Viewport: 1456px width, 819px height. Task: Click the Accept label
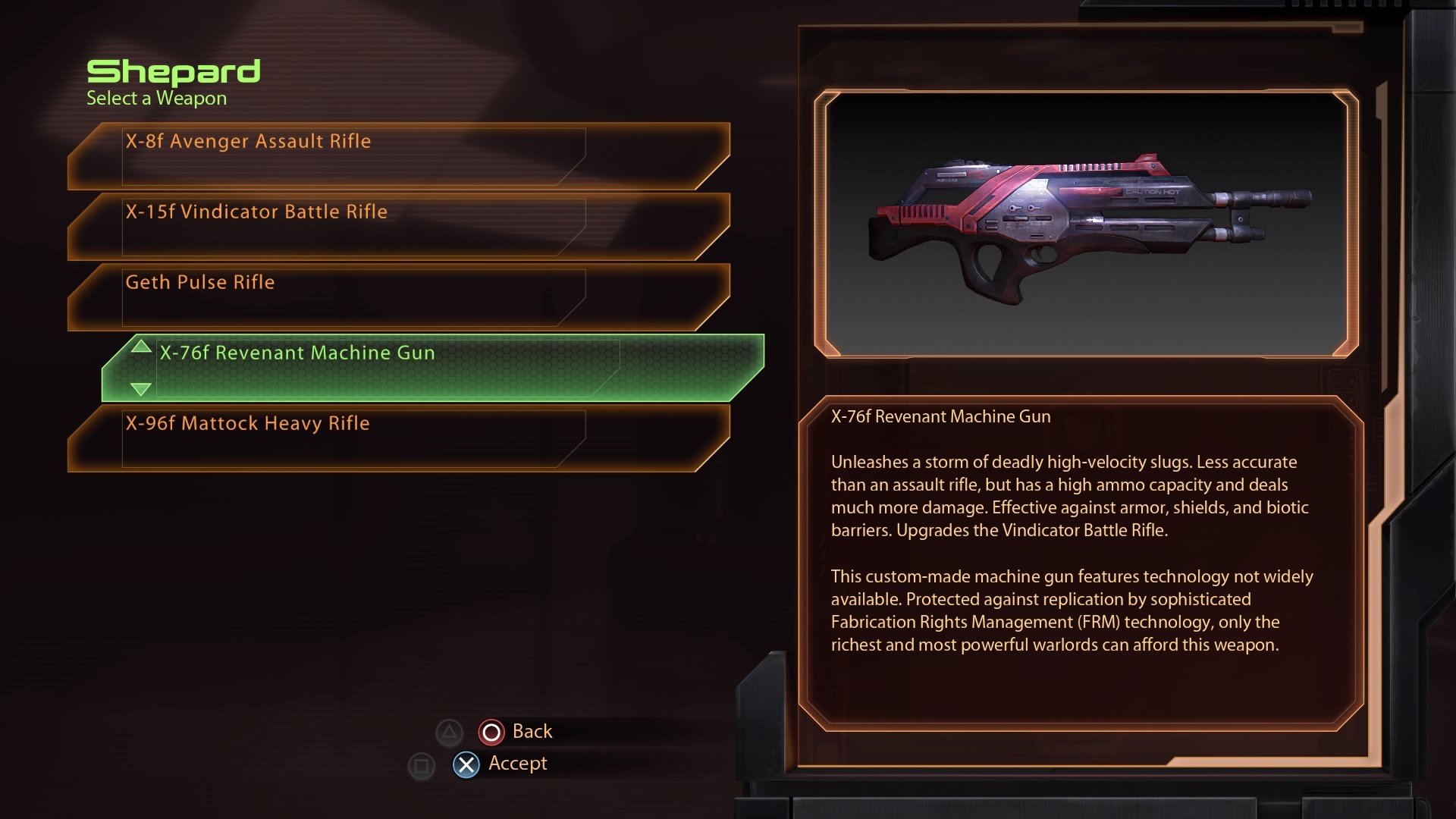[516, 764]
